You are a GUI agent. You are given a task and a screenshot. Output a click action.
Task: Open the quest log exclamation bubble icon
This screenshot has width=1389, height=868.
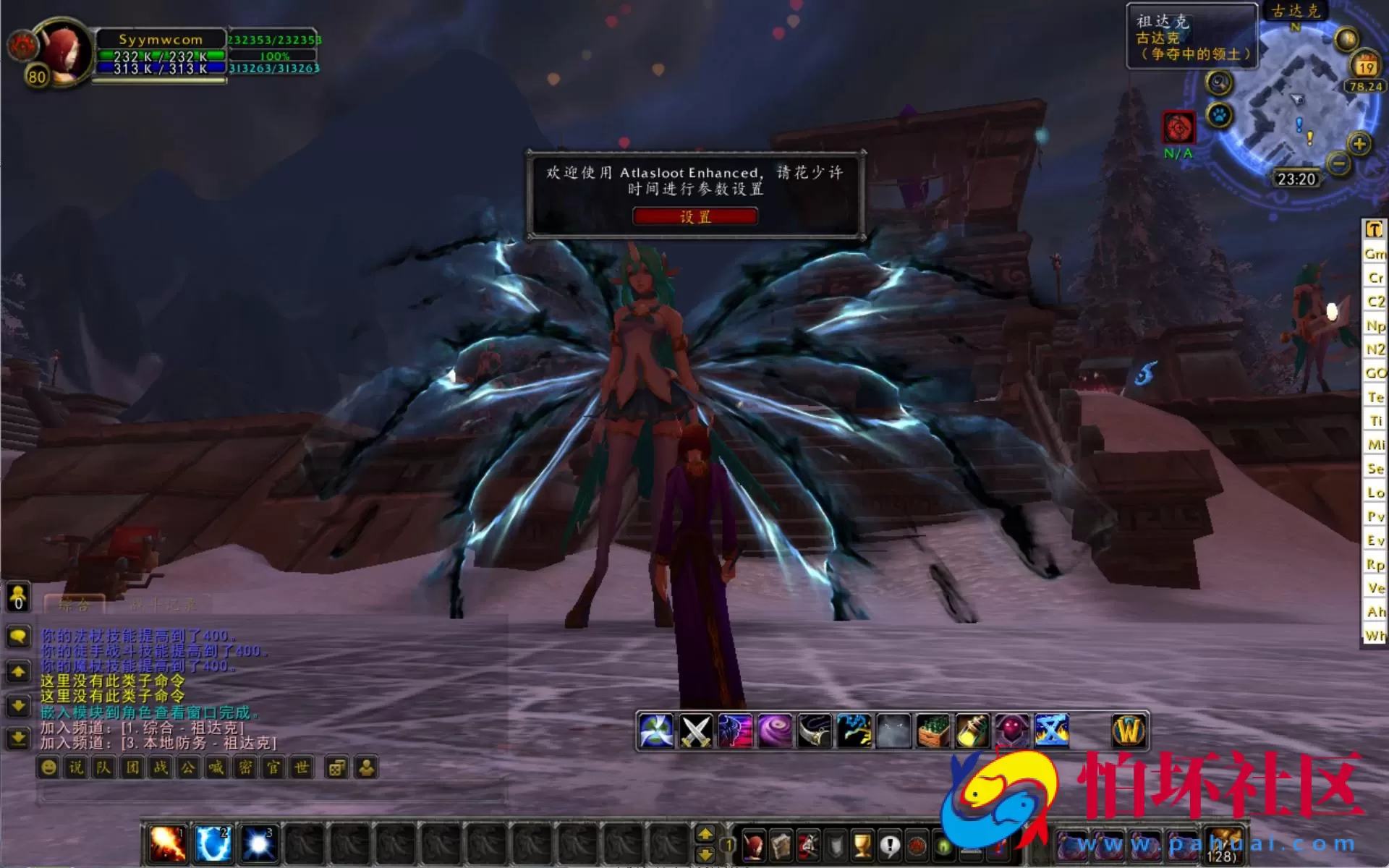[889, 846]
